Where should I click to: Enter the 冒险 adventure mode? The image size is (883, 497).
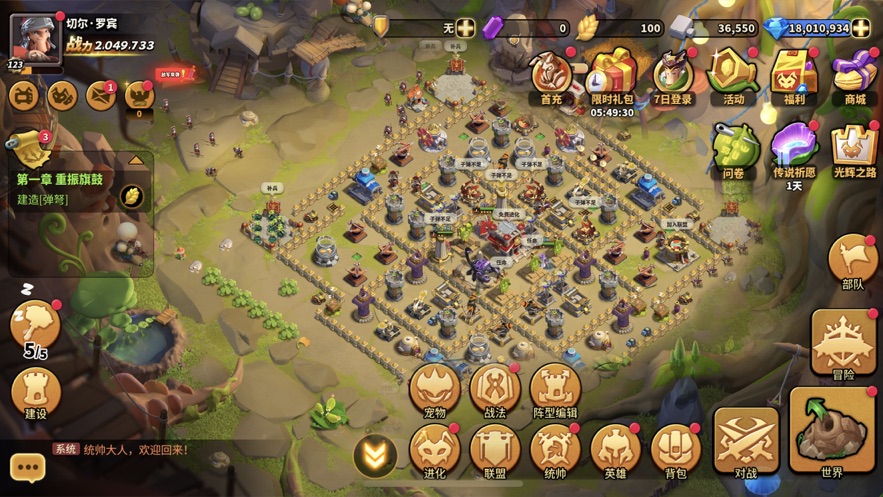tap(844, 342)
